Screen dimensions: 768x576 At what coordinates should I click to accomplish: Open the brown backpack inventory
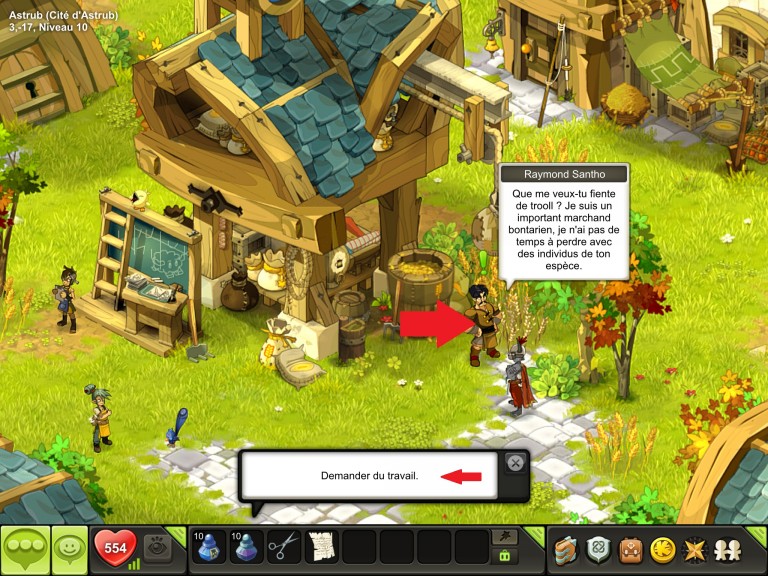pos(630,548)
